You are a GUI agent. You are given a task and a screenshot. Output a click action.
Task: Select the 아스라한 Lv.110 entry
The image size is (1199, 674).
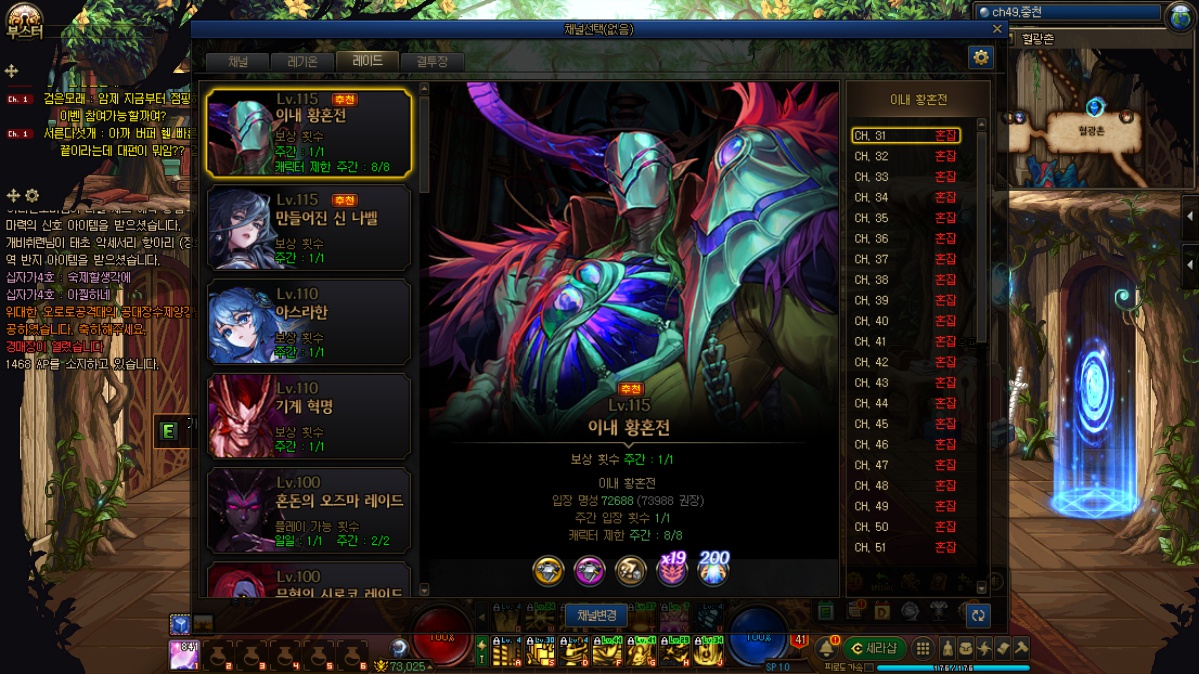[x=308, y=322]
